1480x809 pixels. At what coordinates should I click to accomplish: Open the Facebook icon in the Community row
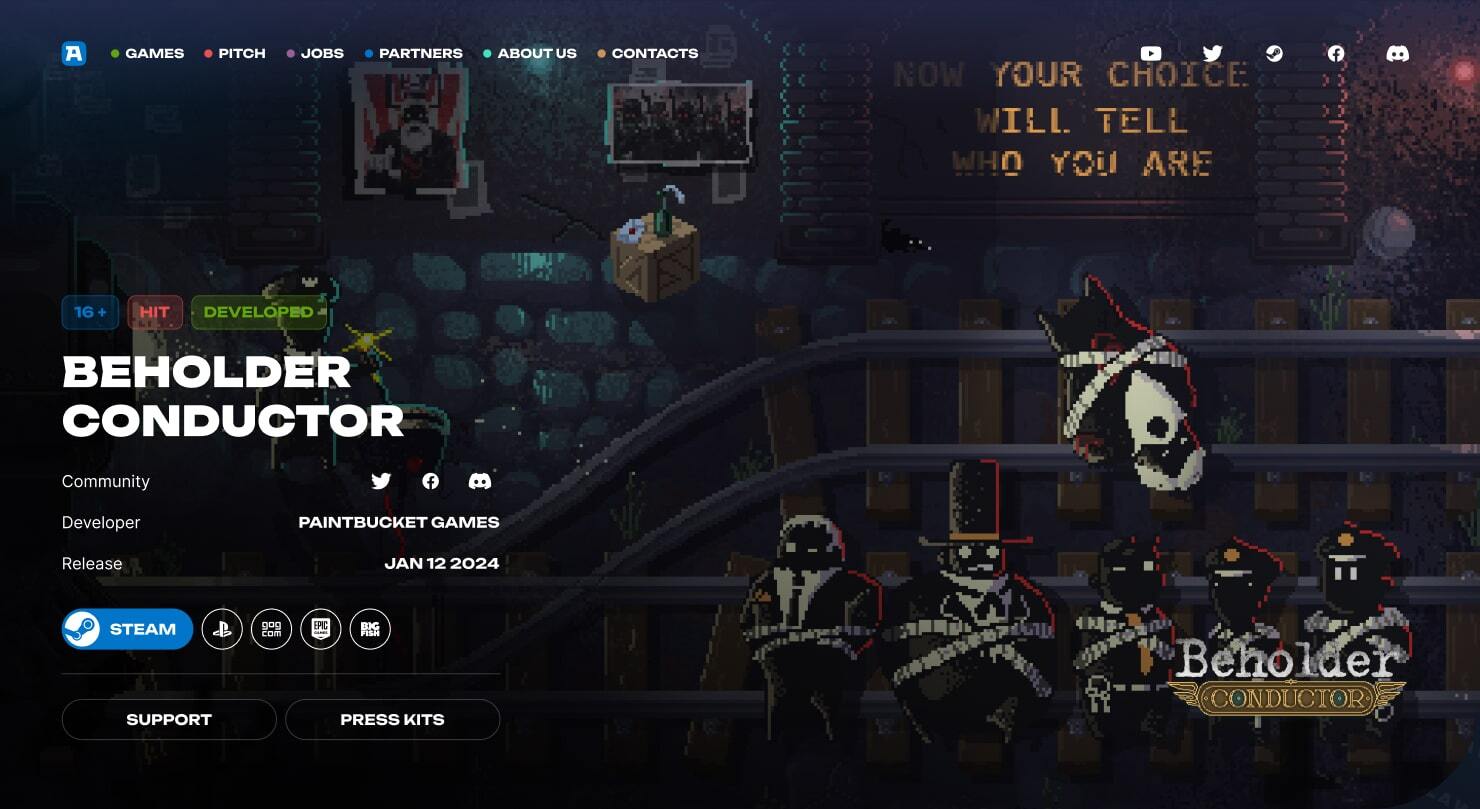431,481
